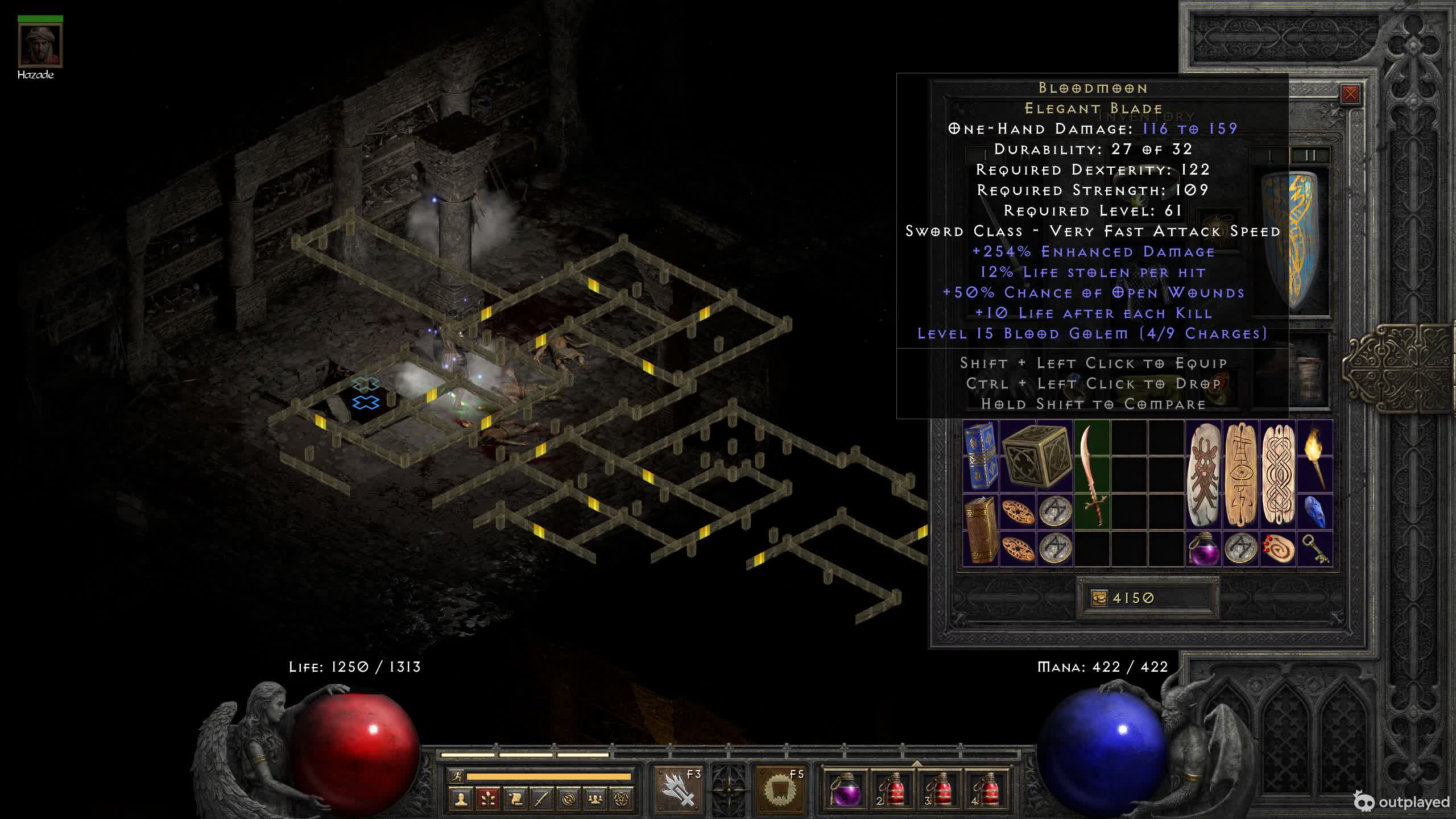This screenshot has width=1456, height=819.
Task: Open the left skill selection (F3)
Action: [x=677, y=789]
